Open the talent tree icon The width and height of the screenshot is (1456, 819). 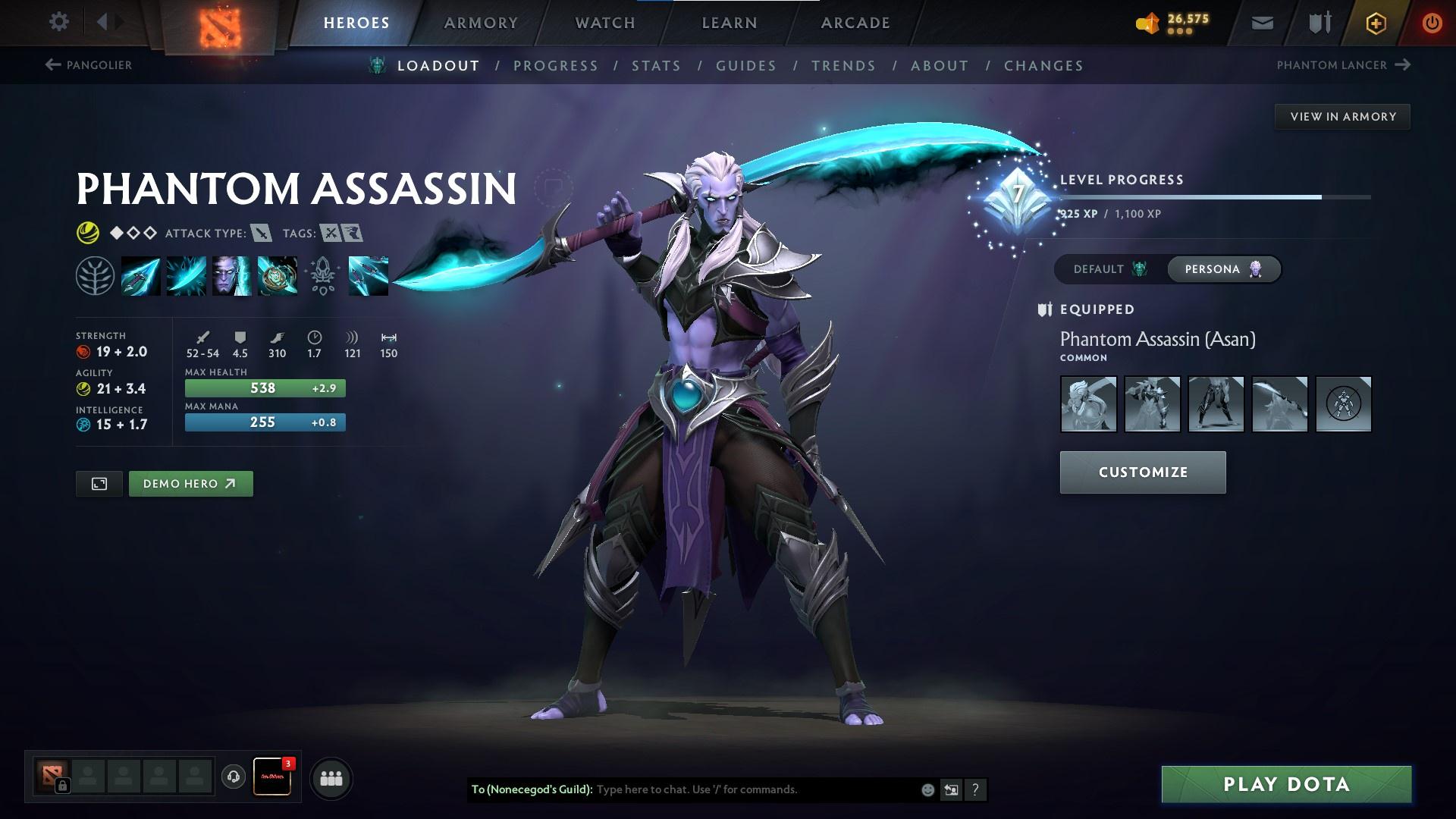pos(96,275)
